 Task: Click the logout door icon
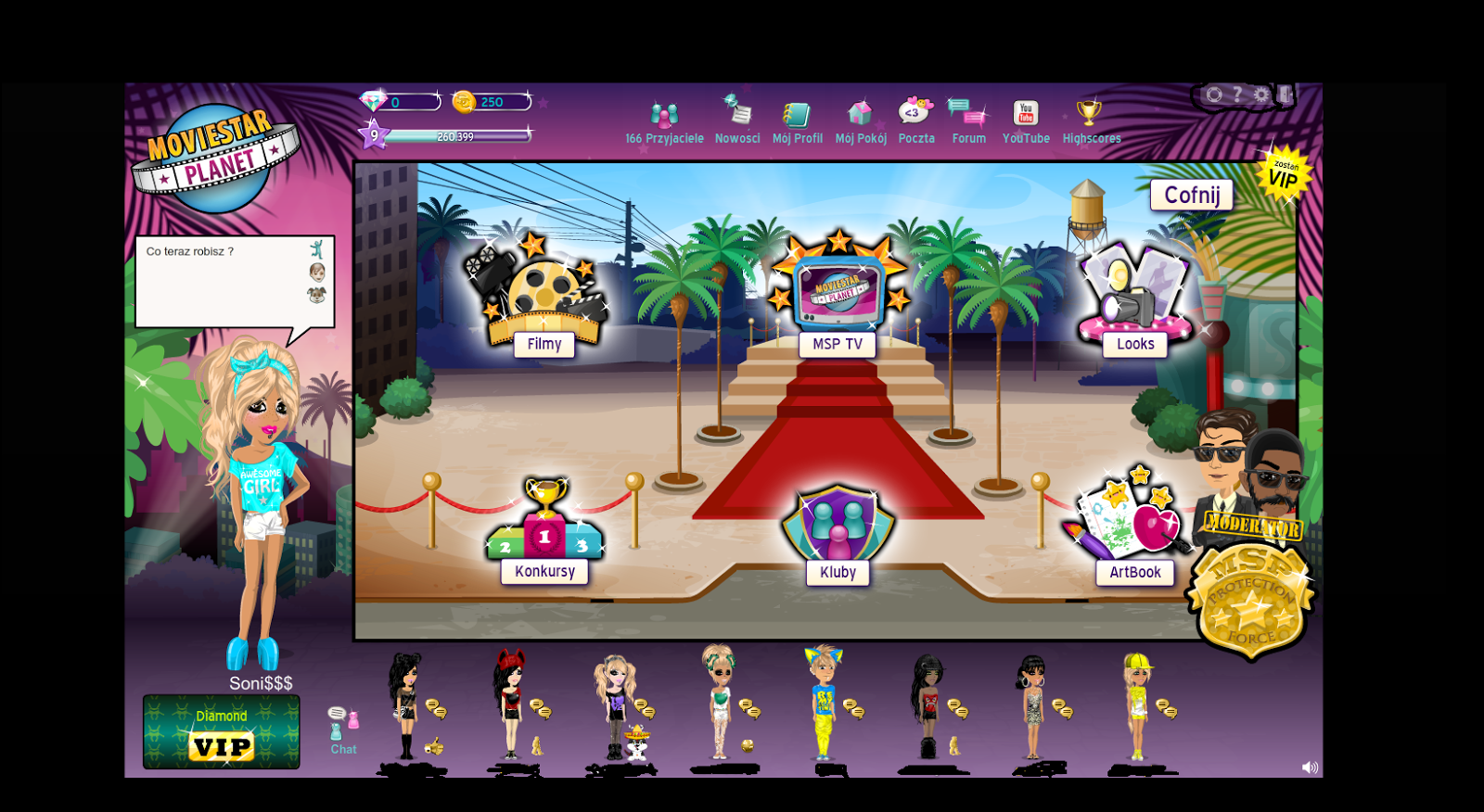[1286, 95]
